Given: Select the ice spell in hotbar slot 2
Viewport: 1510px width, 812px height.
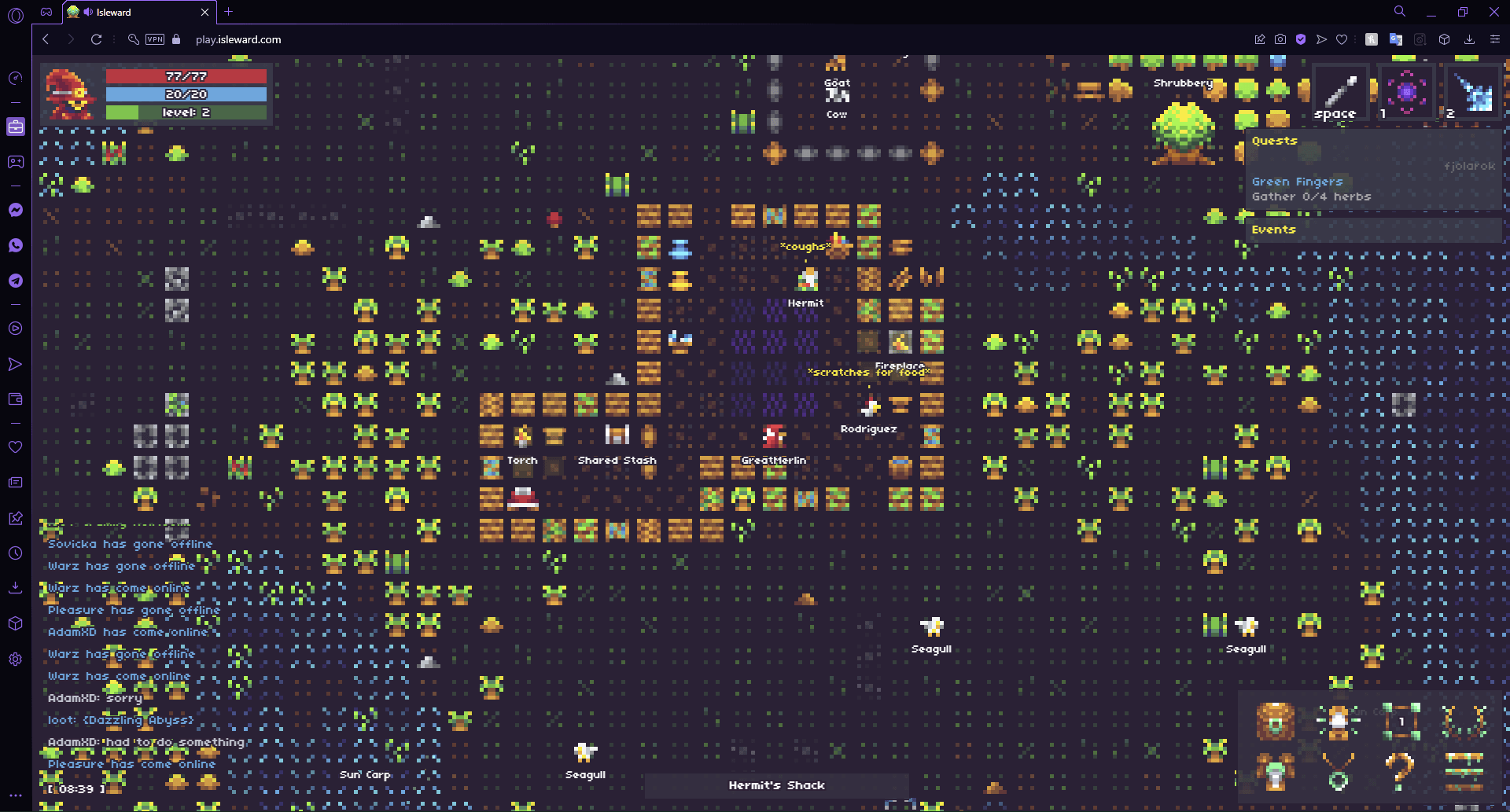Looking at the screenshot, I should pyautogui.click(x=1472, y=92).
